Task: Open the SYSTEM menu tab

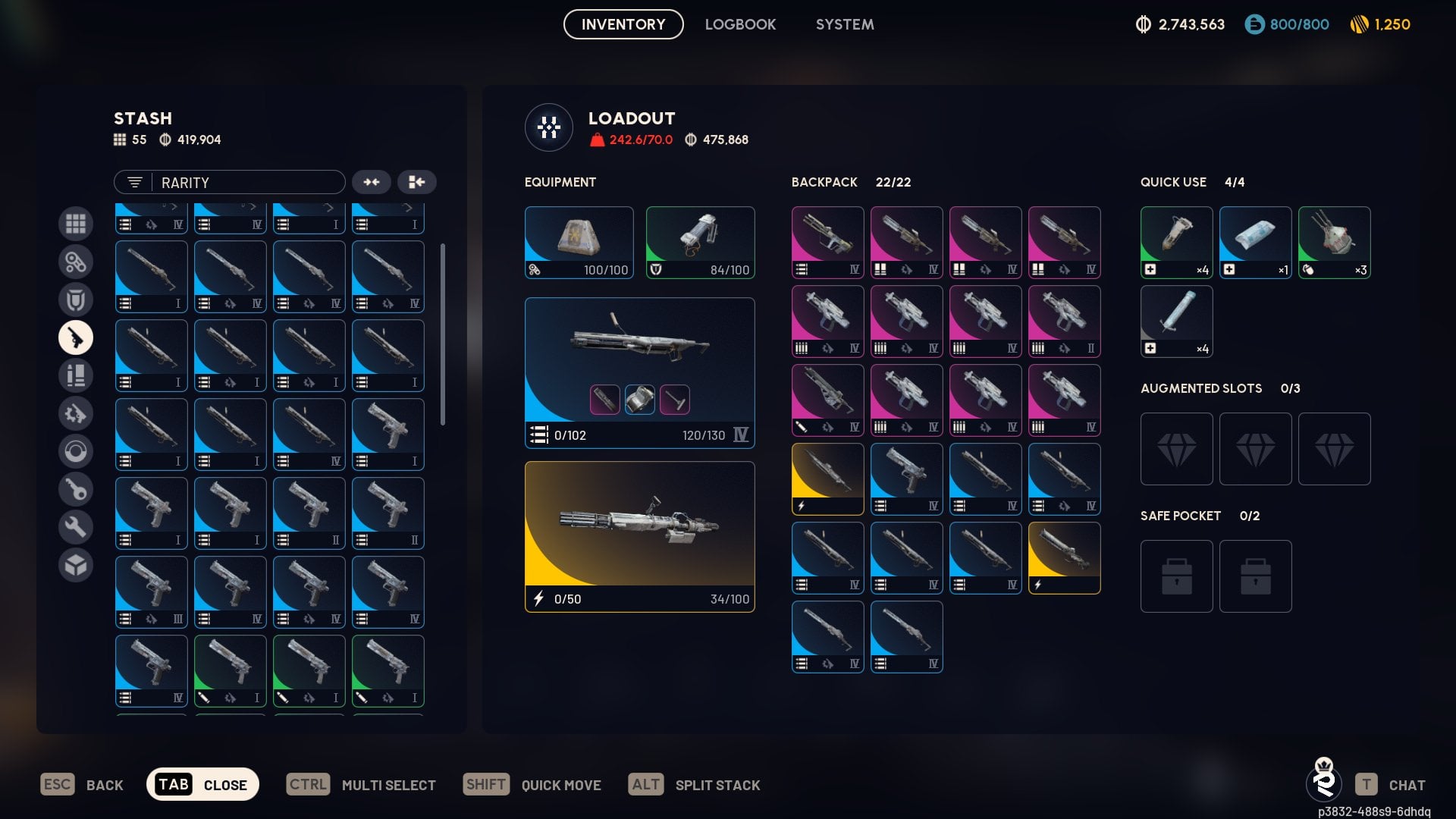Action: [x=844, y=24]
